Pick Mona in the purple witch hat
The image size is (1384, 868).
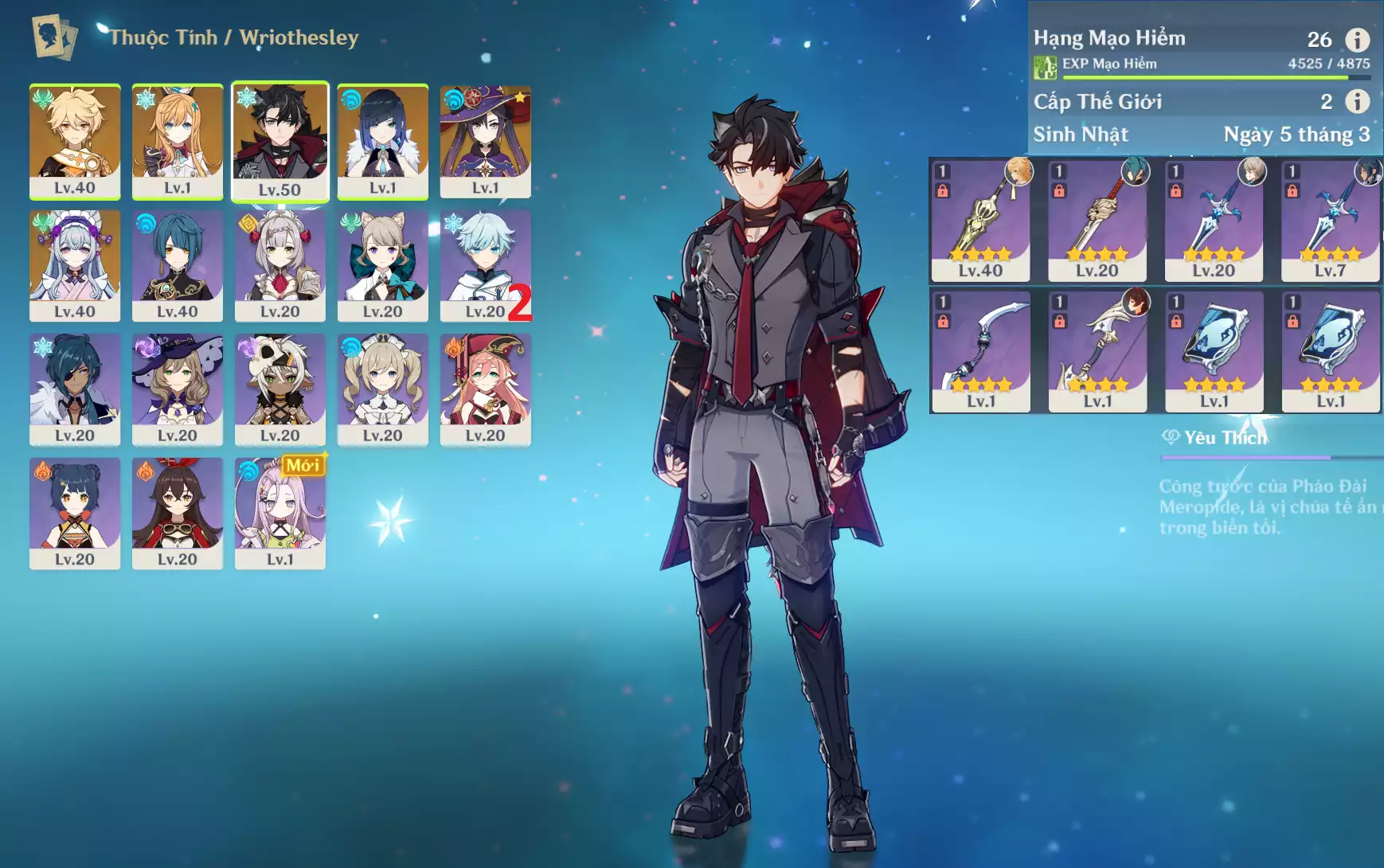click(485, 141)
